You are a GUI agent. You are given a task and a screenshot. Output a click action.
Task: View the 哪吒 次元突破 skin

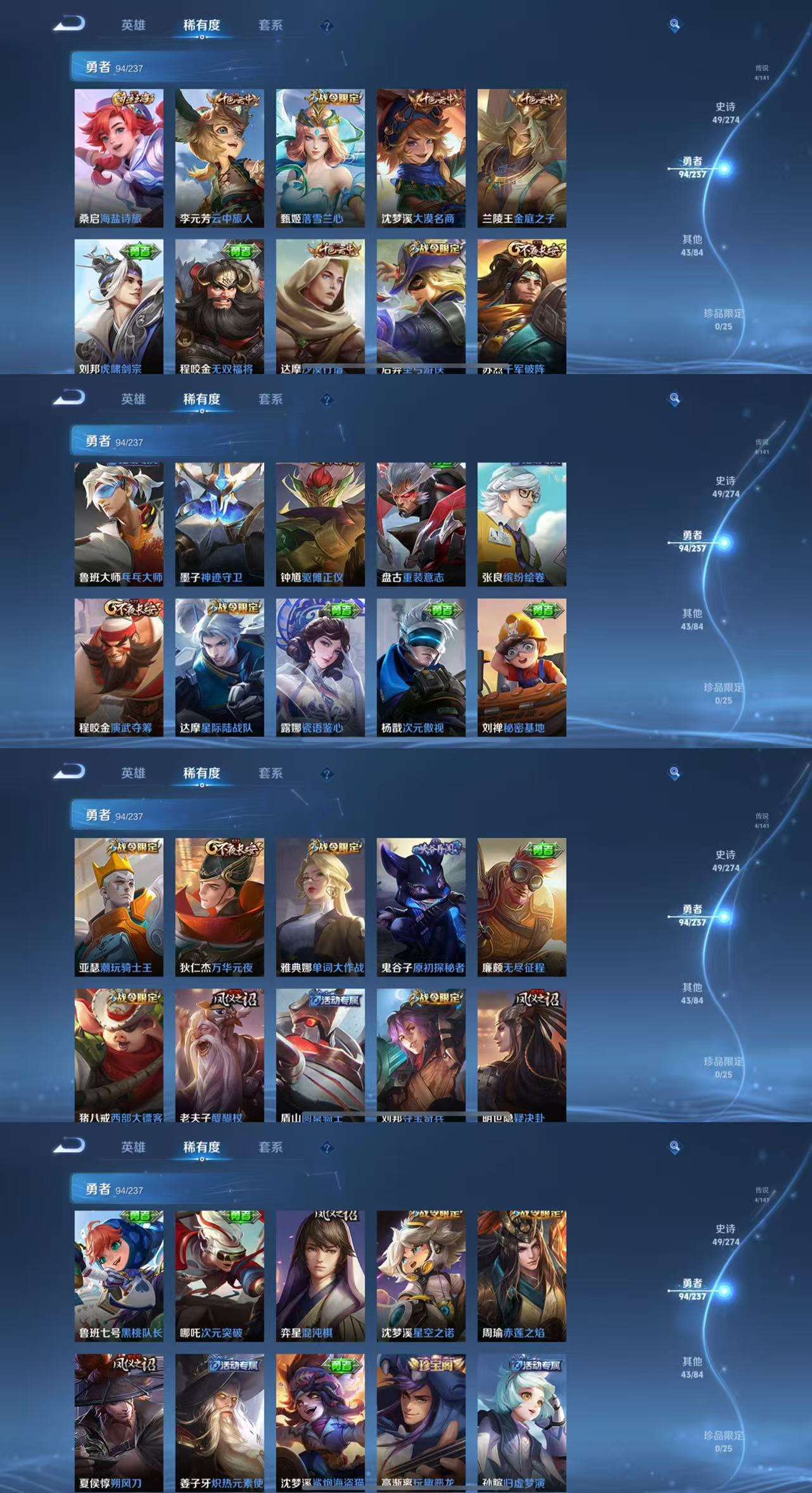point(219,1277)
